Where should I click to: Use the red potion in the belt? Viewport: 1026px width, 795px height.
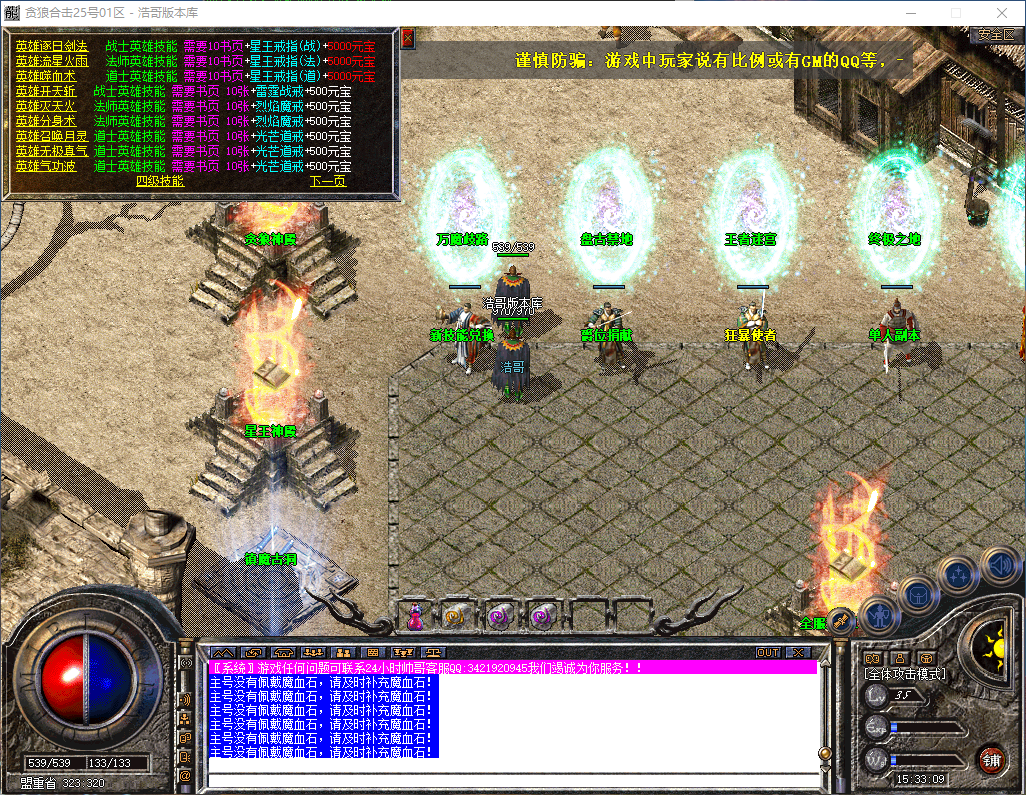point(414,617)
